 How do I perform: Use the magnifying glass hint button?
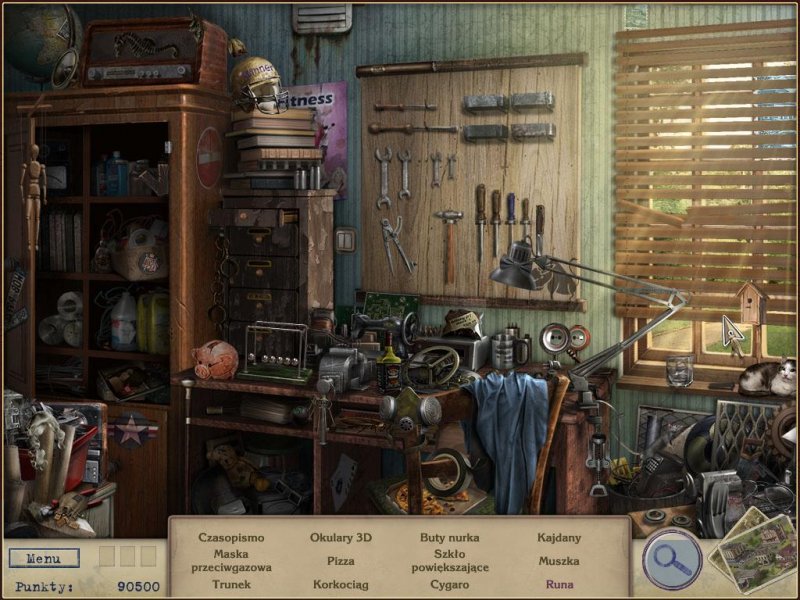(671, 557)
